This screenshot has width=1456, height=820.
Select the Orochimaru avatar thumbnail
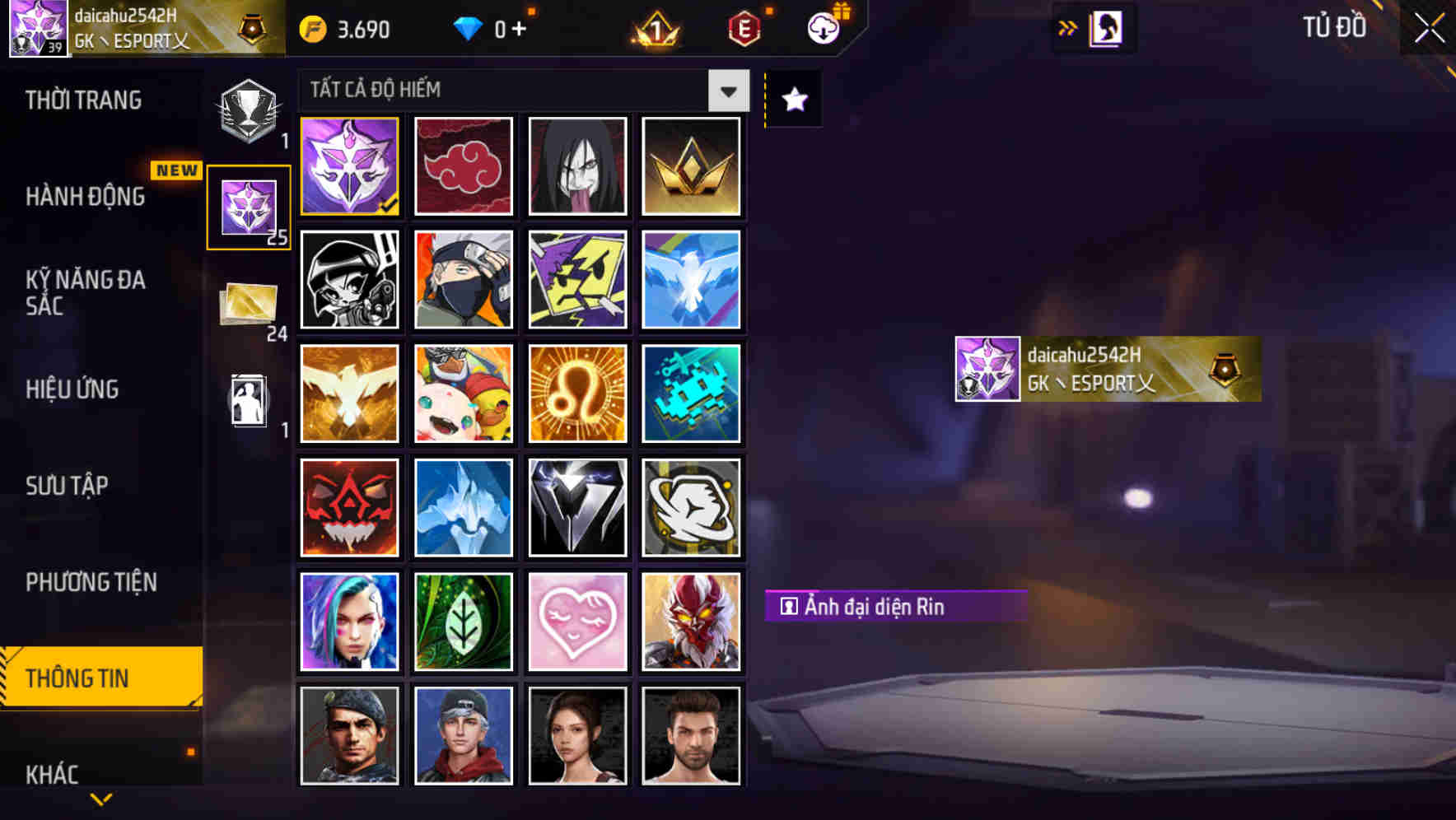click(577, 166)
